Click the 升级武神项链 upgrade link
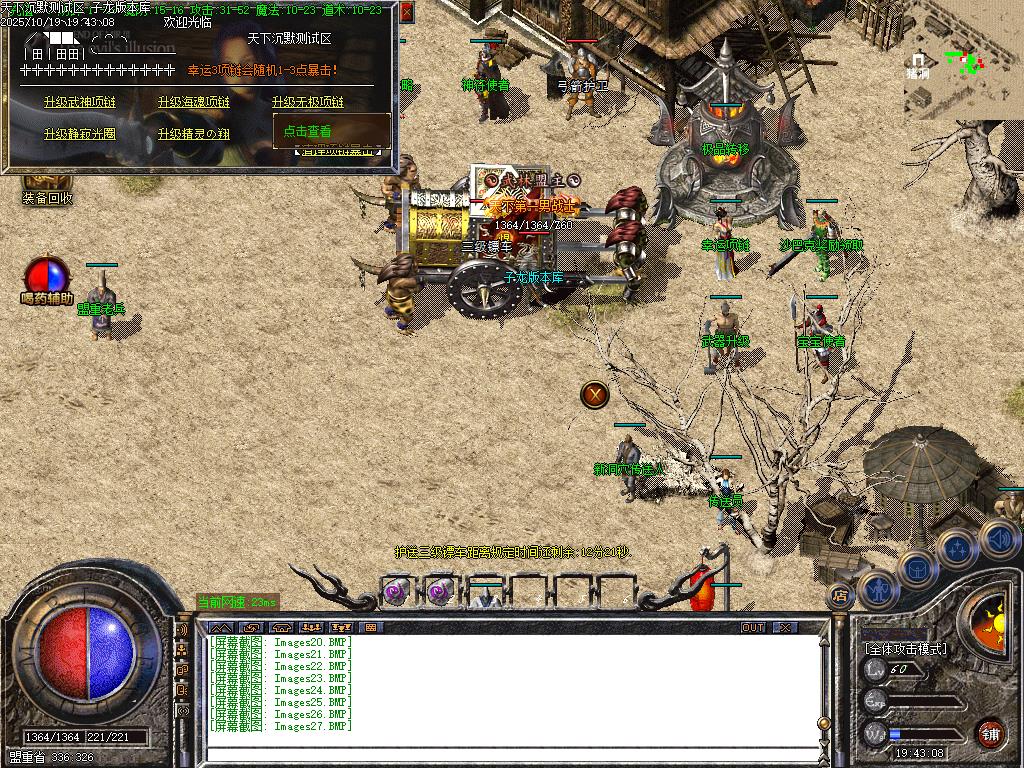 (x=80, y=102)
